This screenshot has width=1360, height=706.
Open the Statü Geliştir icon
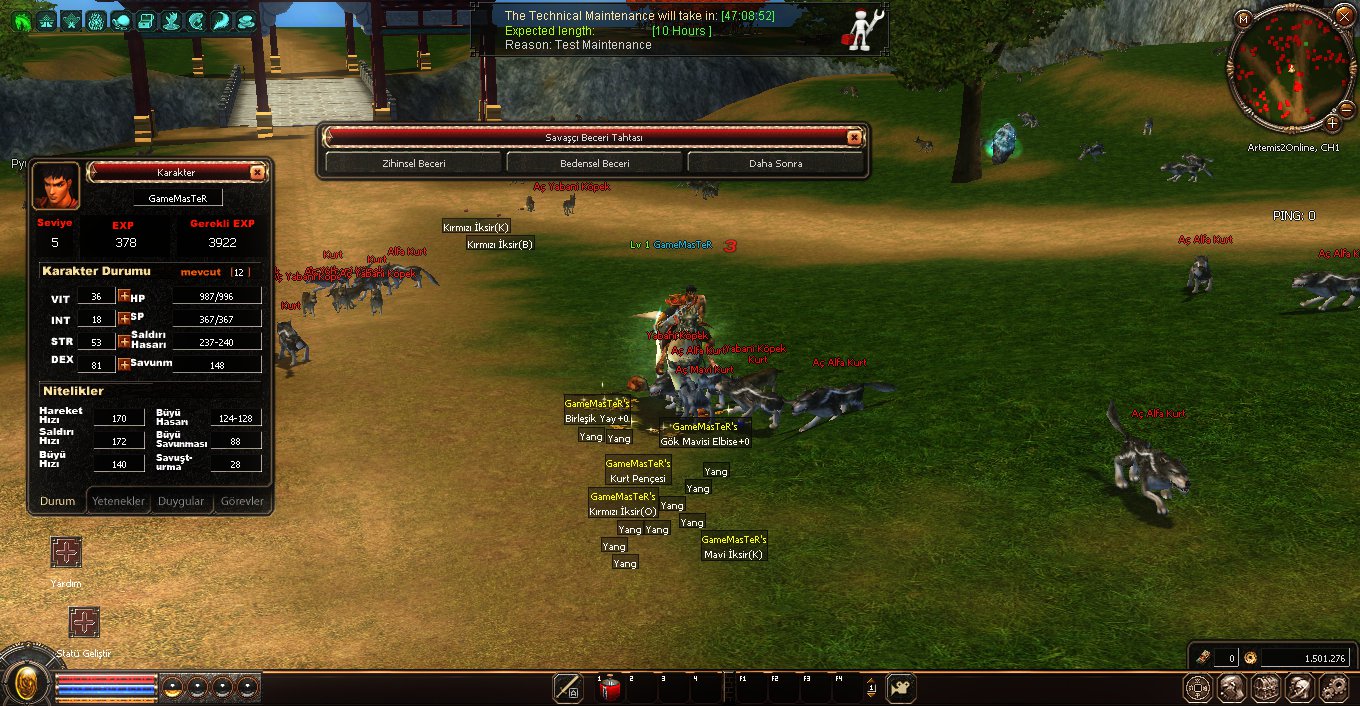84,622
